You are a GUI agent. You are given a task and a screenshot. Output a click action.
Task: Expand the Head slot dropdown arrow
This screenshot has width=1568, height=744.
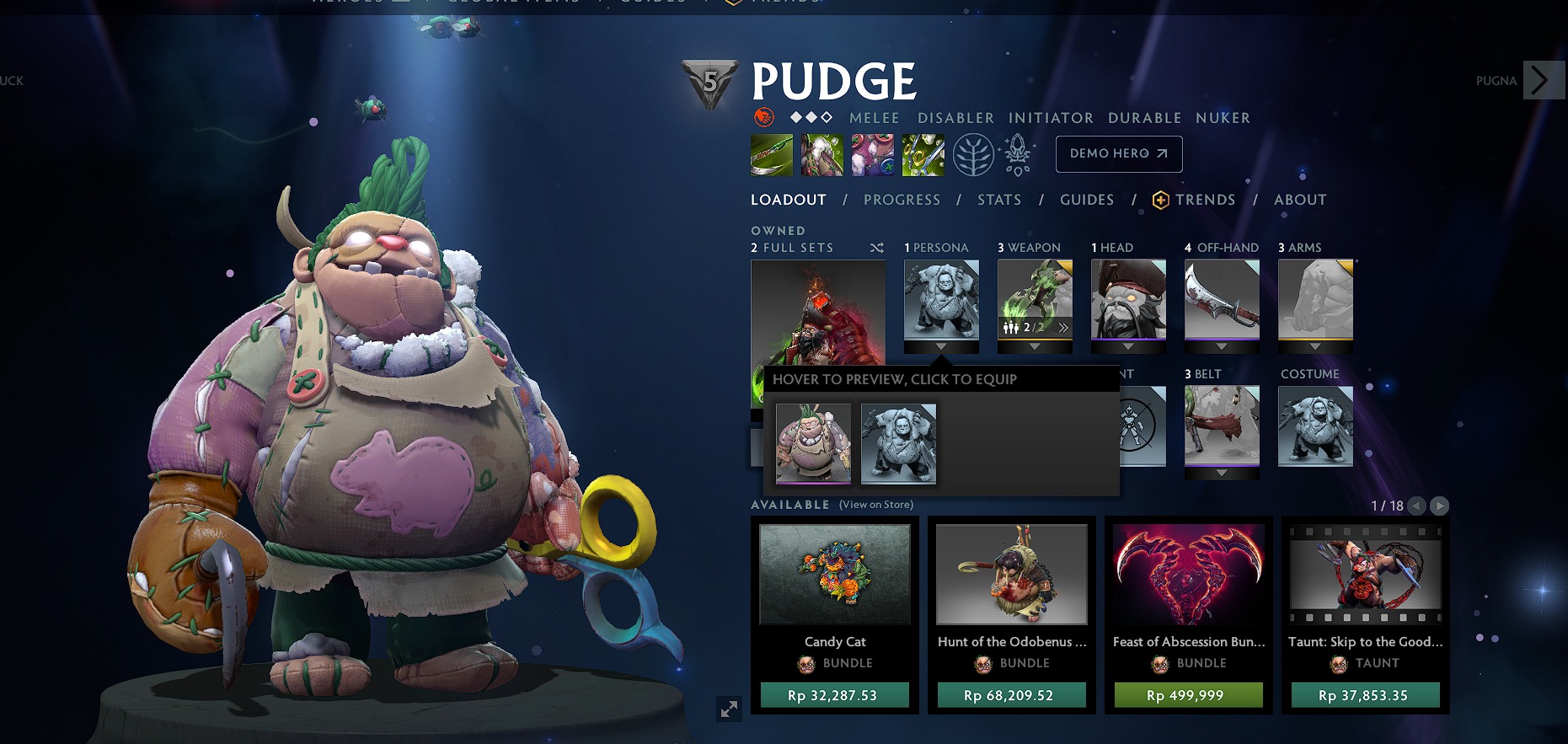click(1129, 346)
